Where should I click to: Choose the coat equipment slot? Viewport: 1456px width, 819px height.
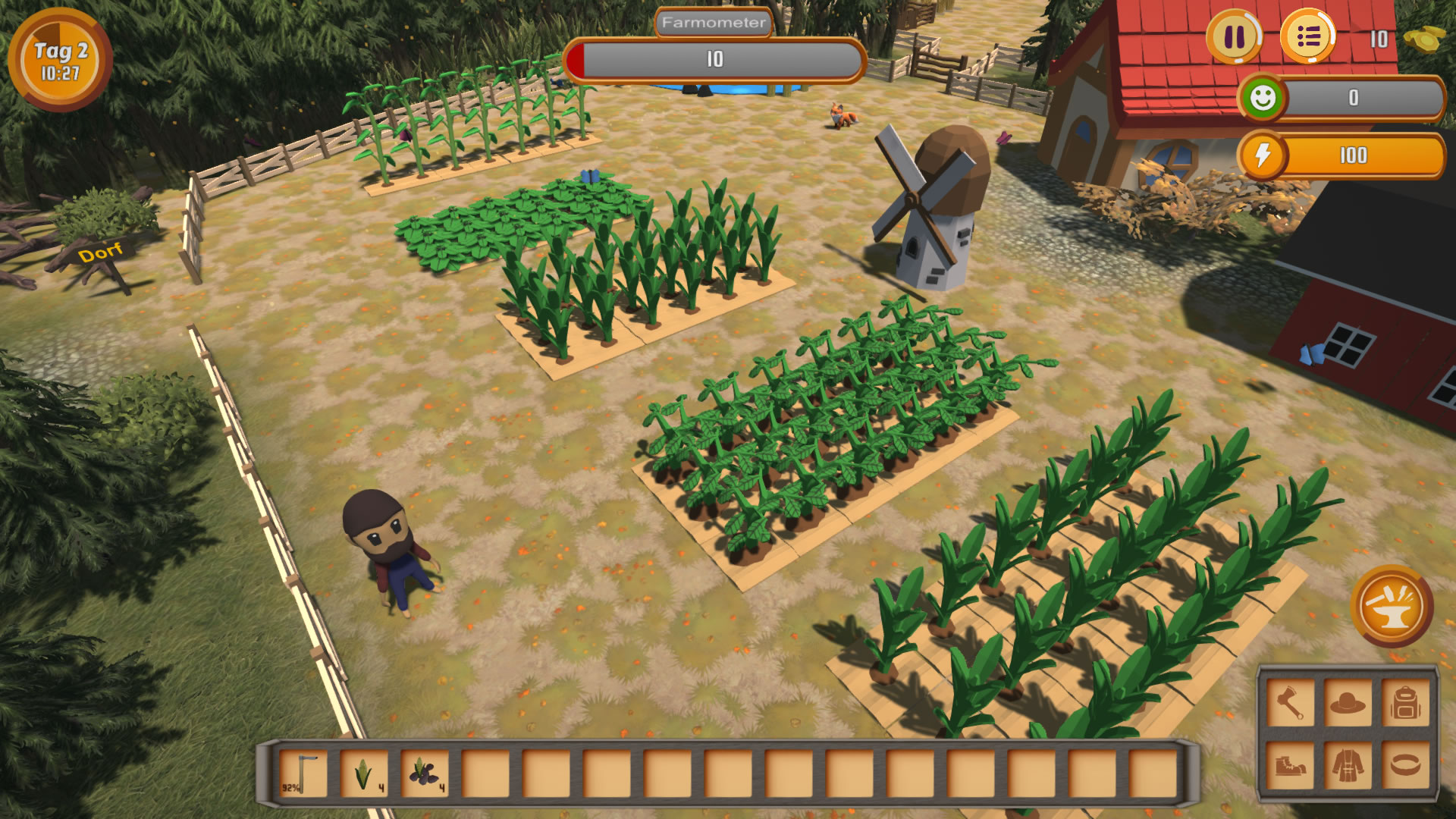click(1348, 764)
